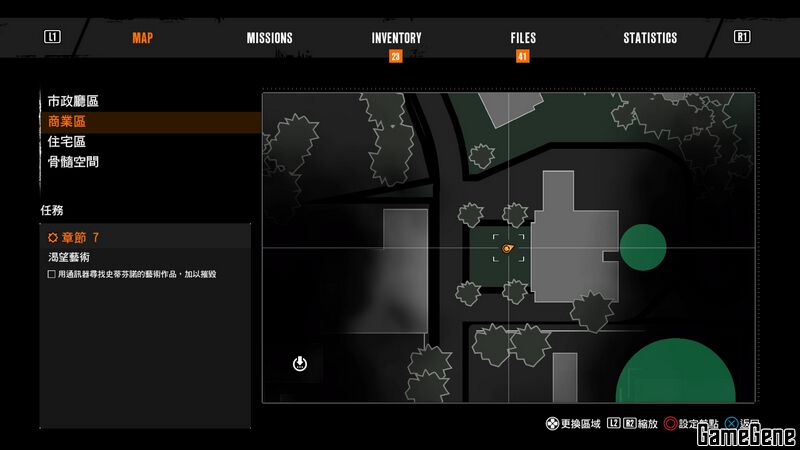Click the large green circle map marker
The image size is (800, 450).
point(675,372)
